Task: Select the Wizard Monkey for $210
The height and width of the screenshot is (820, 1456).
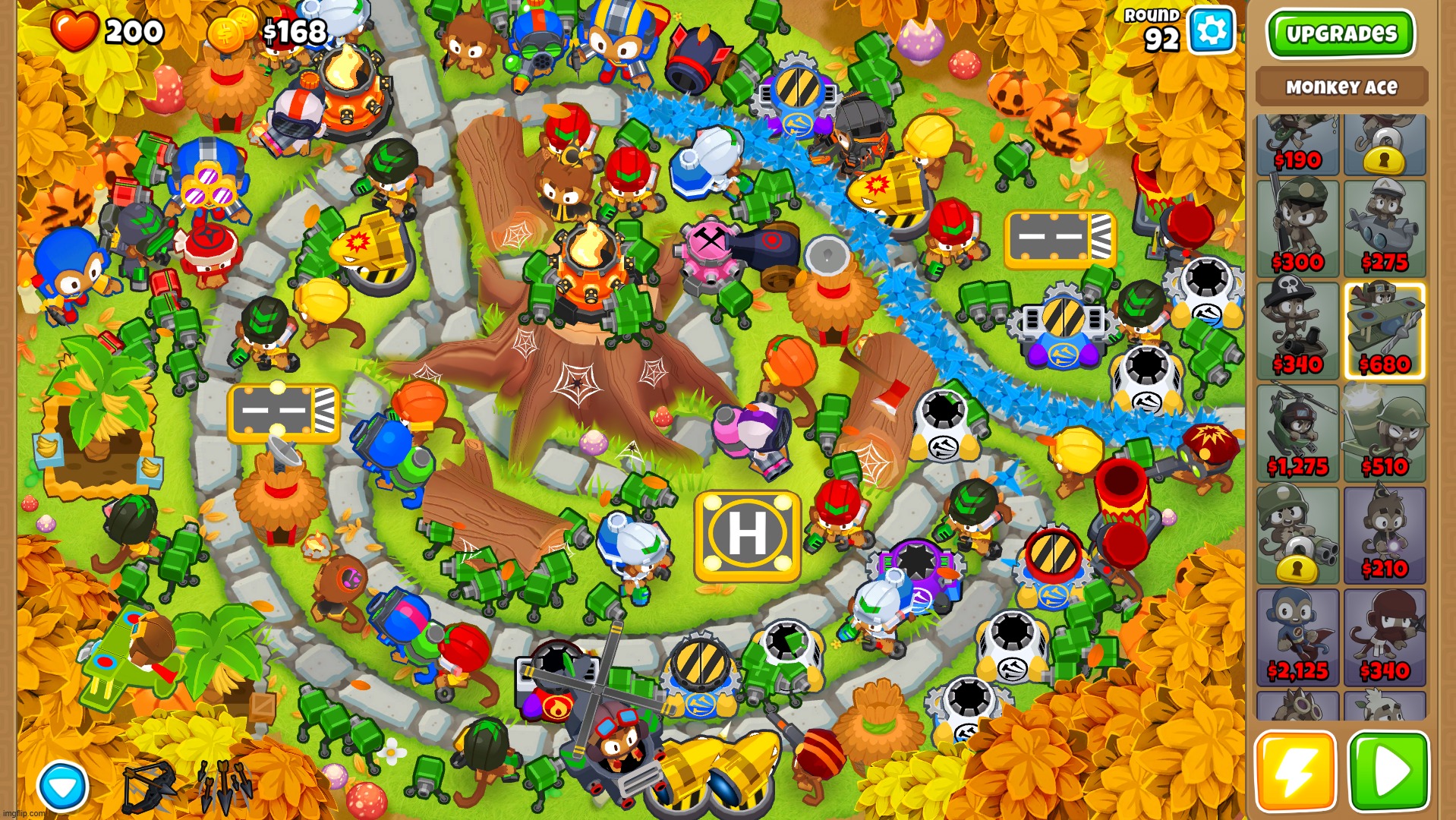Action: click(1385, 535)
